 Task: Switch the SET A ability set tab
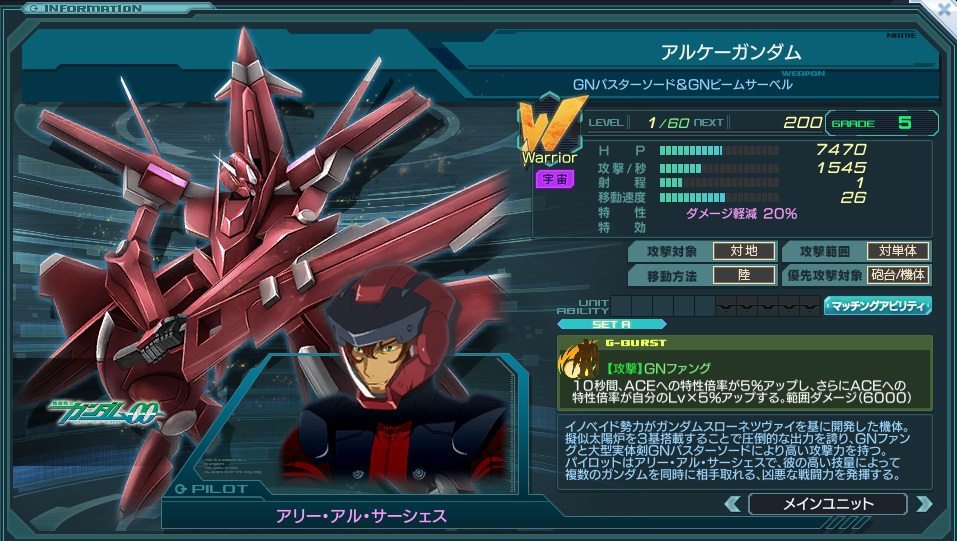point(595,324)
